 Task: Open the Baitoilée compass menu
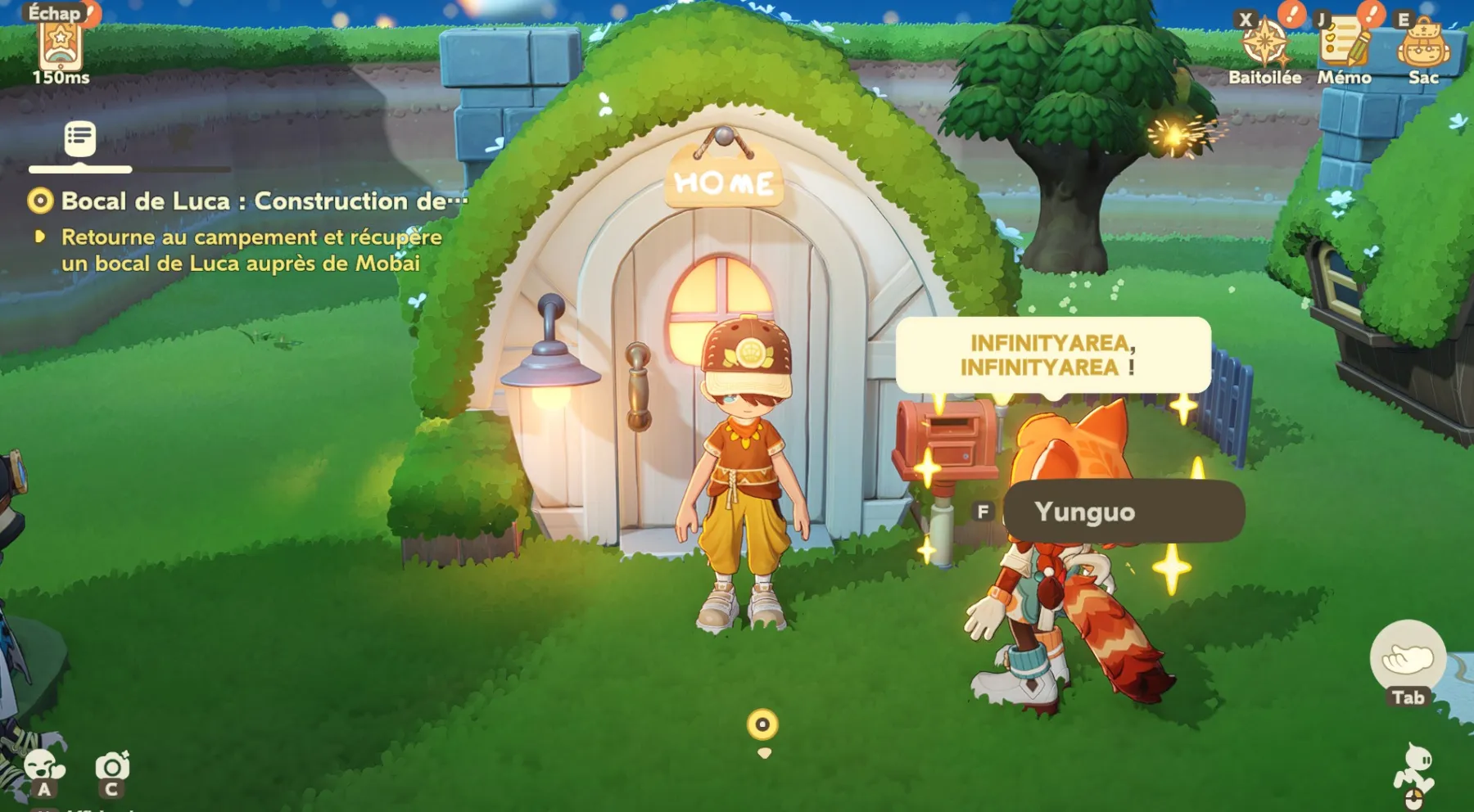pos(1264,45)
